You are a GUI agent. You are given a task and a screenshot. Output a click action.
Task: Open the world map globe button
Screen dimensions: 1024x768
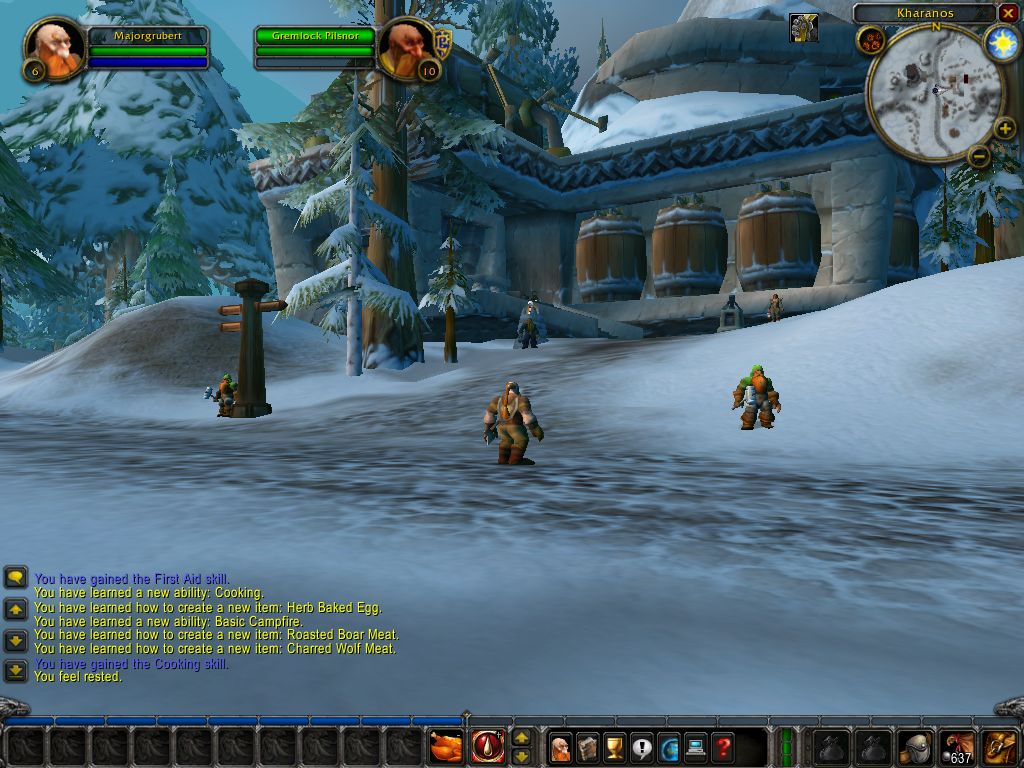(668, 747)
